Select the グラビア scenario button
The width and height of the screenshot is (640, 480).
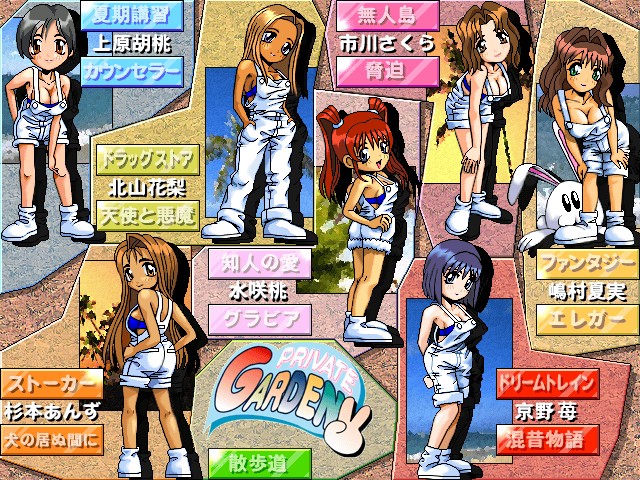click(x=260, y=319)
